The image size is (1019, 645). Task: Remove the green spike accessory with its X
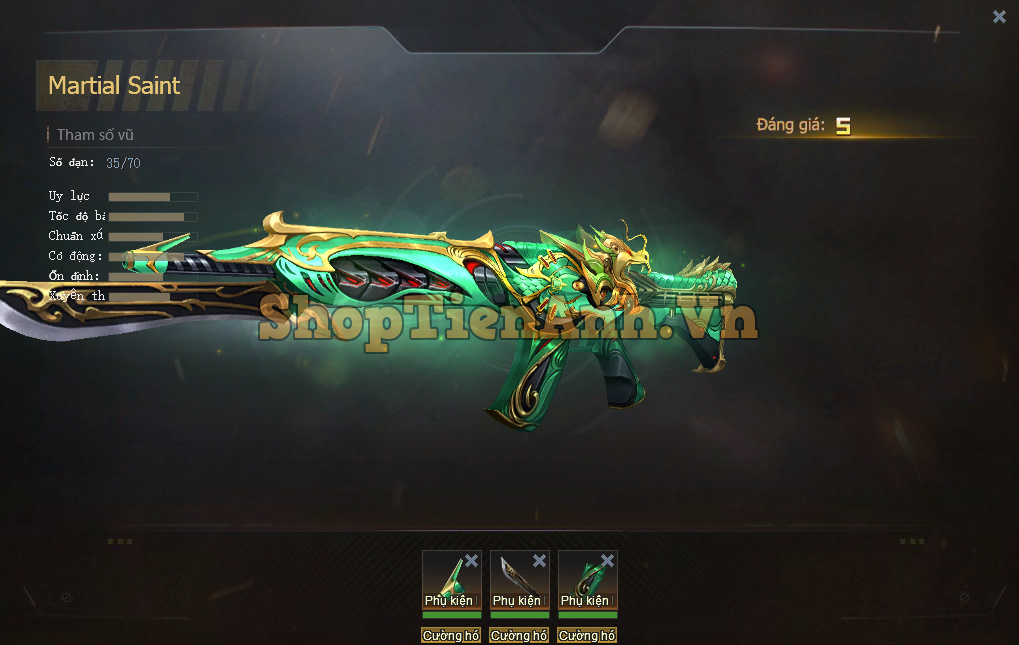(472, 560)
